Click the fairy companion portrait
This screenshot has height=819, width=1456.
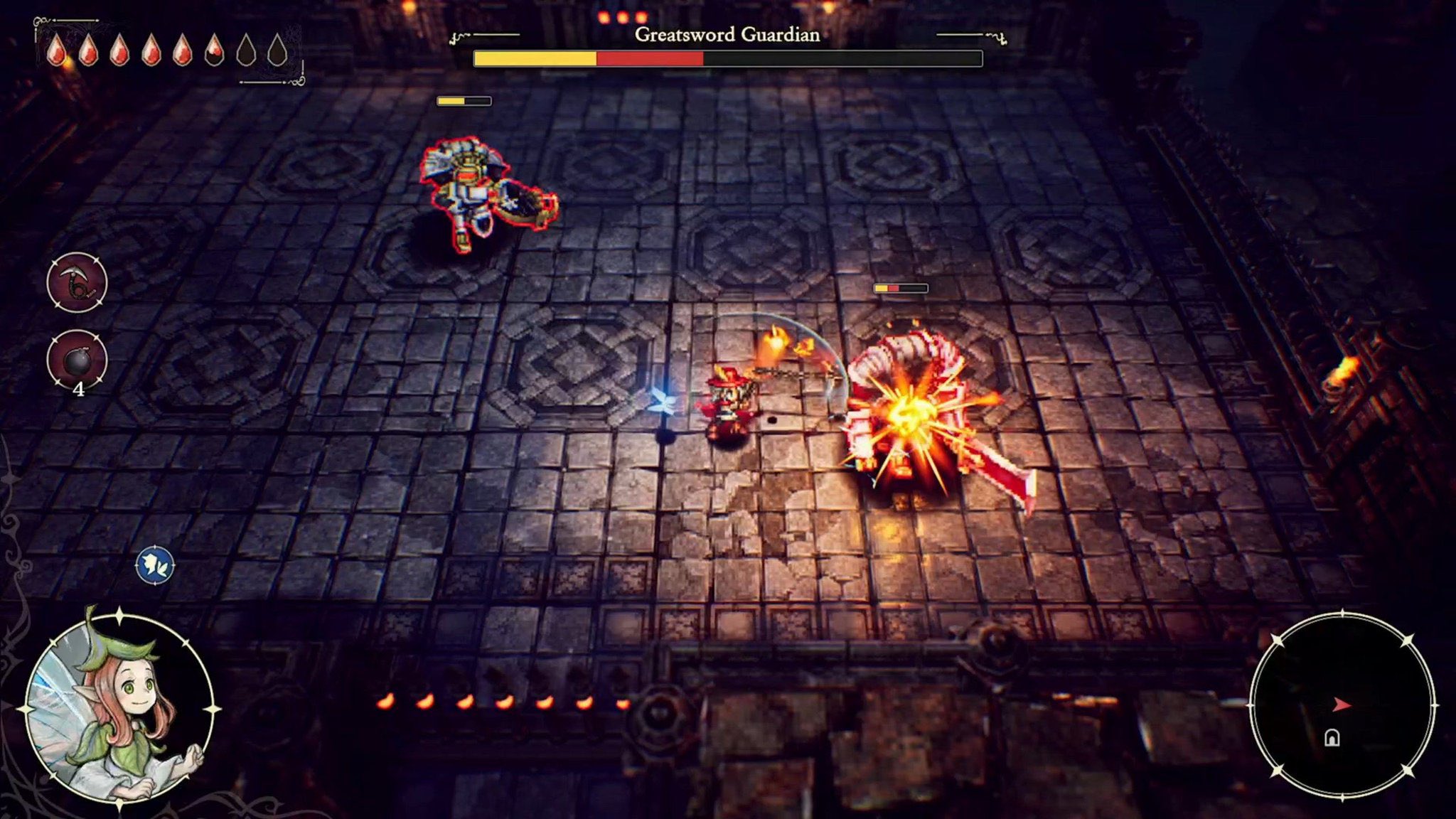click(x=119, y=709)
